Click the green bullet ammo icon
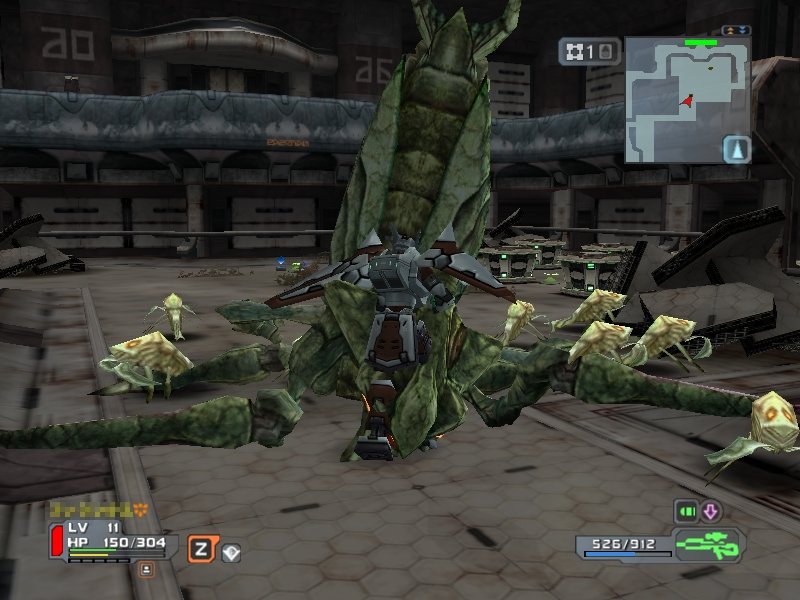The width and height of the screenshot is (800, 600). pyautogui.click(x=685, y=511)
